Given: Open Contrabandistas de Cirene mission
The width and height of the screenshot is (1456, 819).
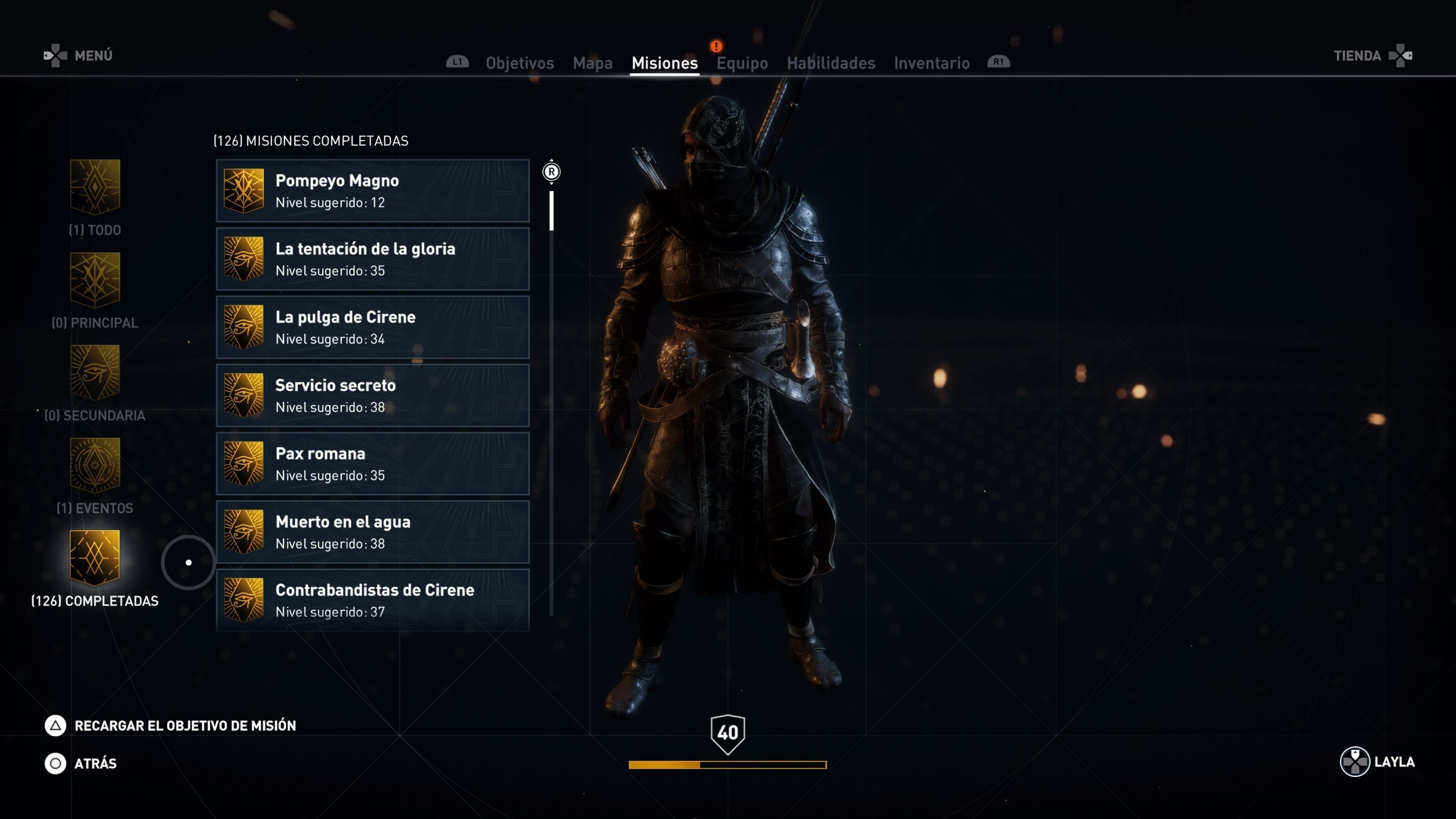Looking at the screenshot, I should click(x=372, y=600).
